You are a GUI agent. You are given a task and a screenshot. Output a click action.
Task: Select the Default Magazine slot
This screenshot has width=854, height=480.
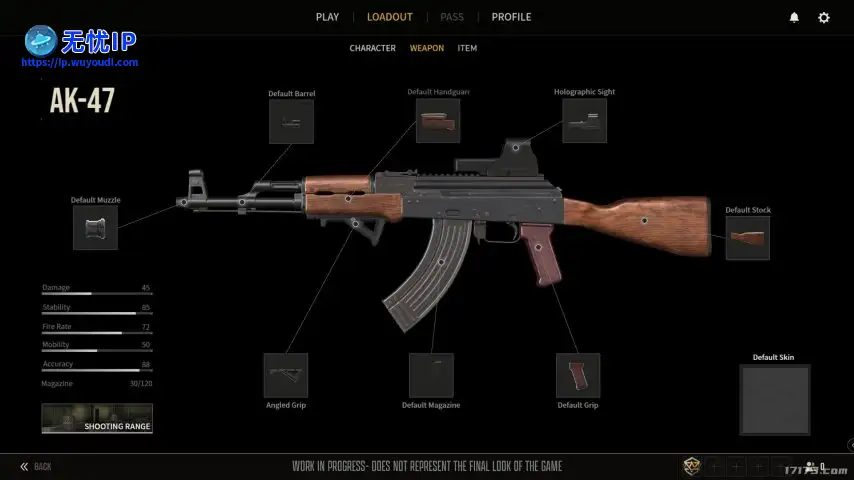pyautogui.click(x=431, y=375)
